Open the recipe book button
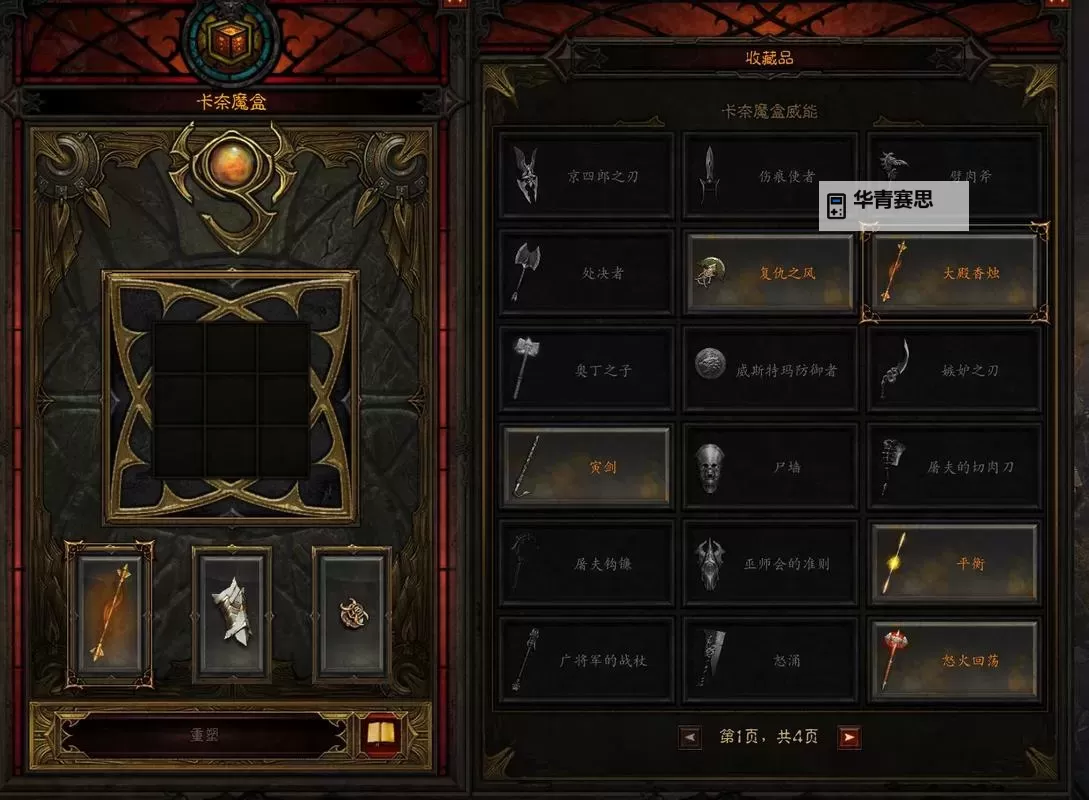The width and height of the screenshot is (1089, 800). click(381, 735)
